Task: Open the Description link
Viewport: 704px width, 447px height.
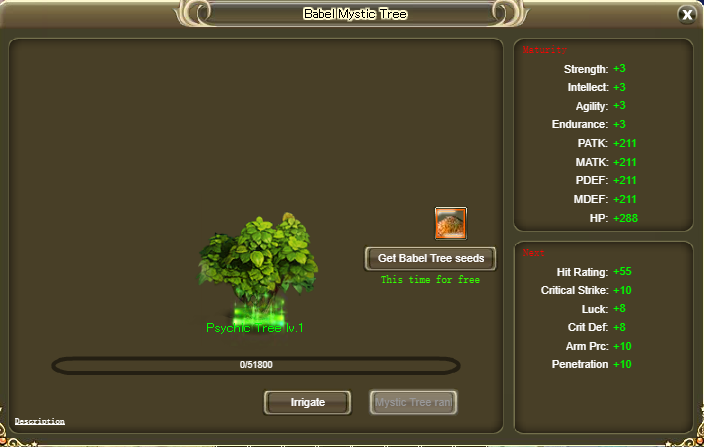Action: coord(40,422)
